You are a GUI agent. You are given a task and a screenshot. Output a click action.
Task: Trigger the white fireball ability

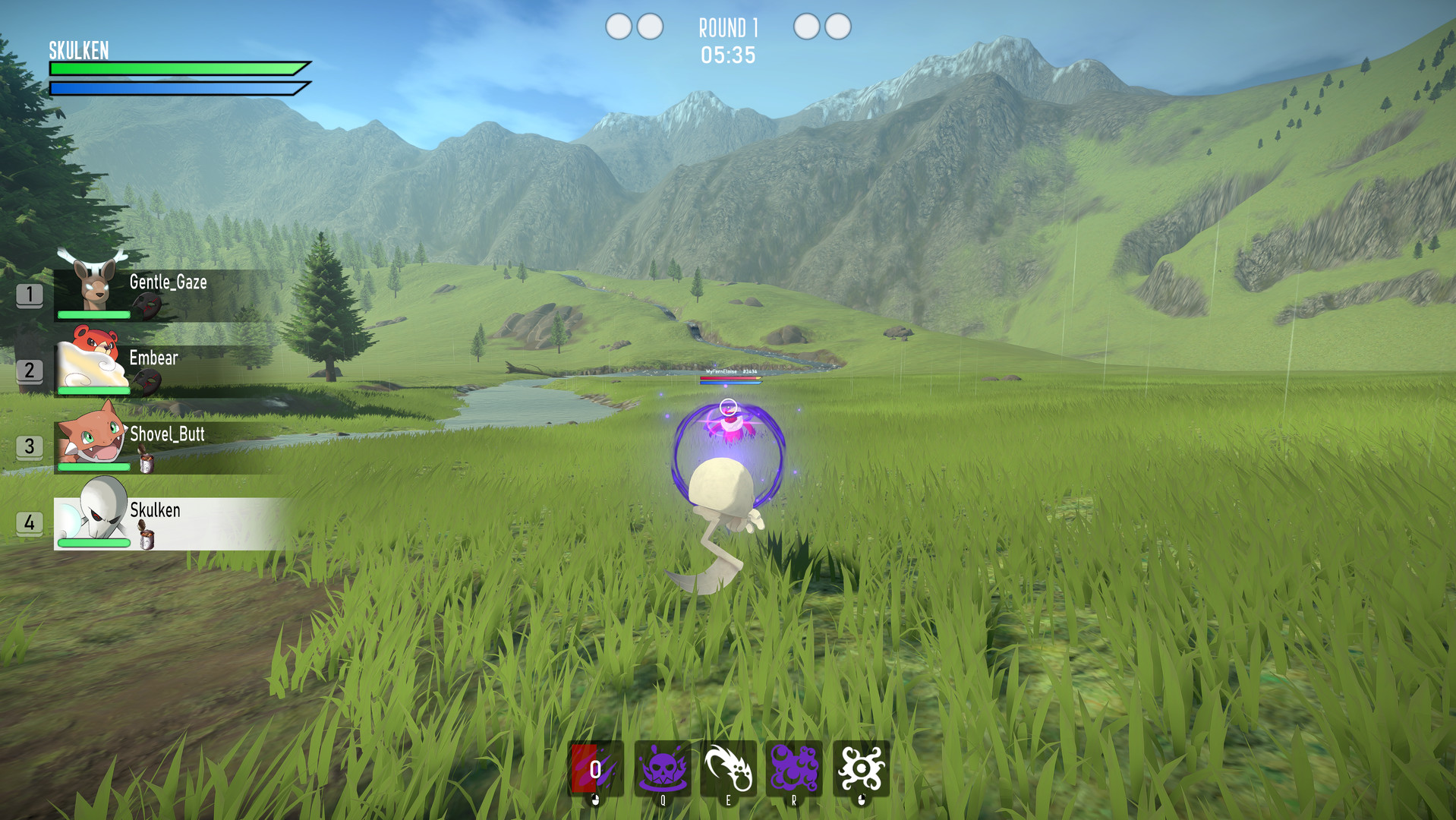pyautogui.click(x=728, y=768)
